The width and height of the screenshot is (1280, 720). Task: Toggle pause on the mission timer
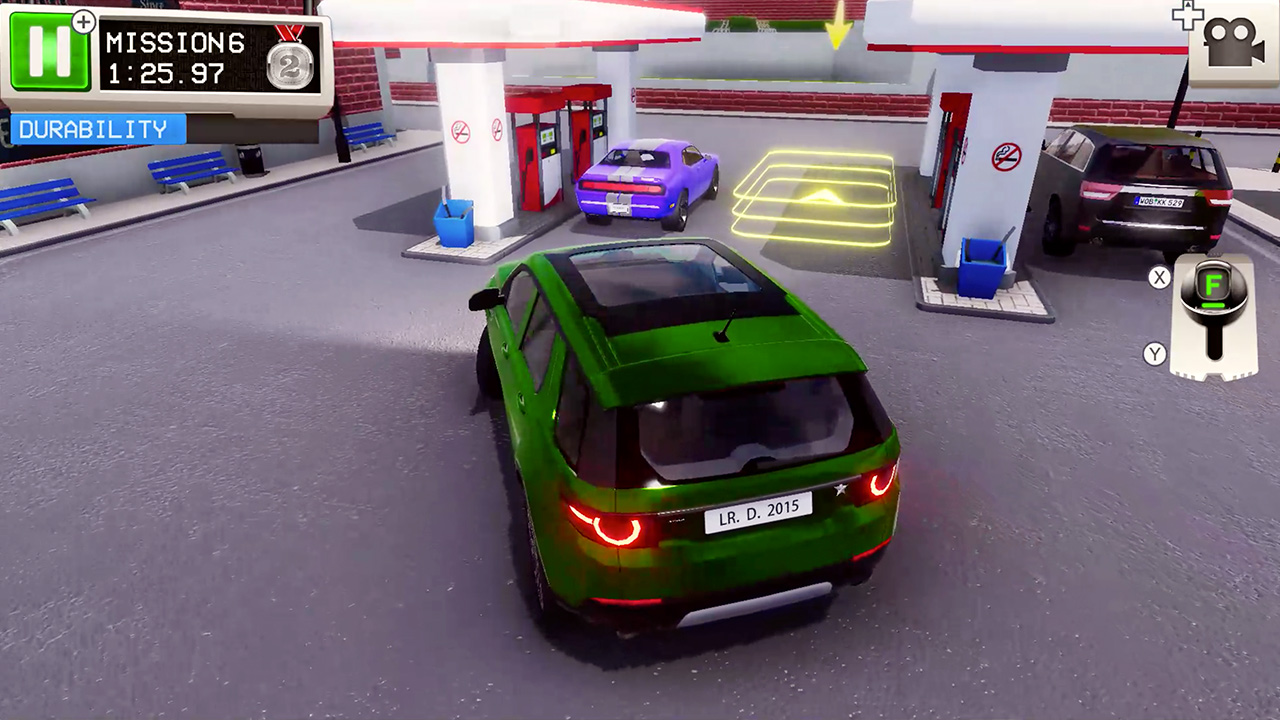point(49,49)
